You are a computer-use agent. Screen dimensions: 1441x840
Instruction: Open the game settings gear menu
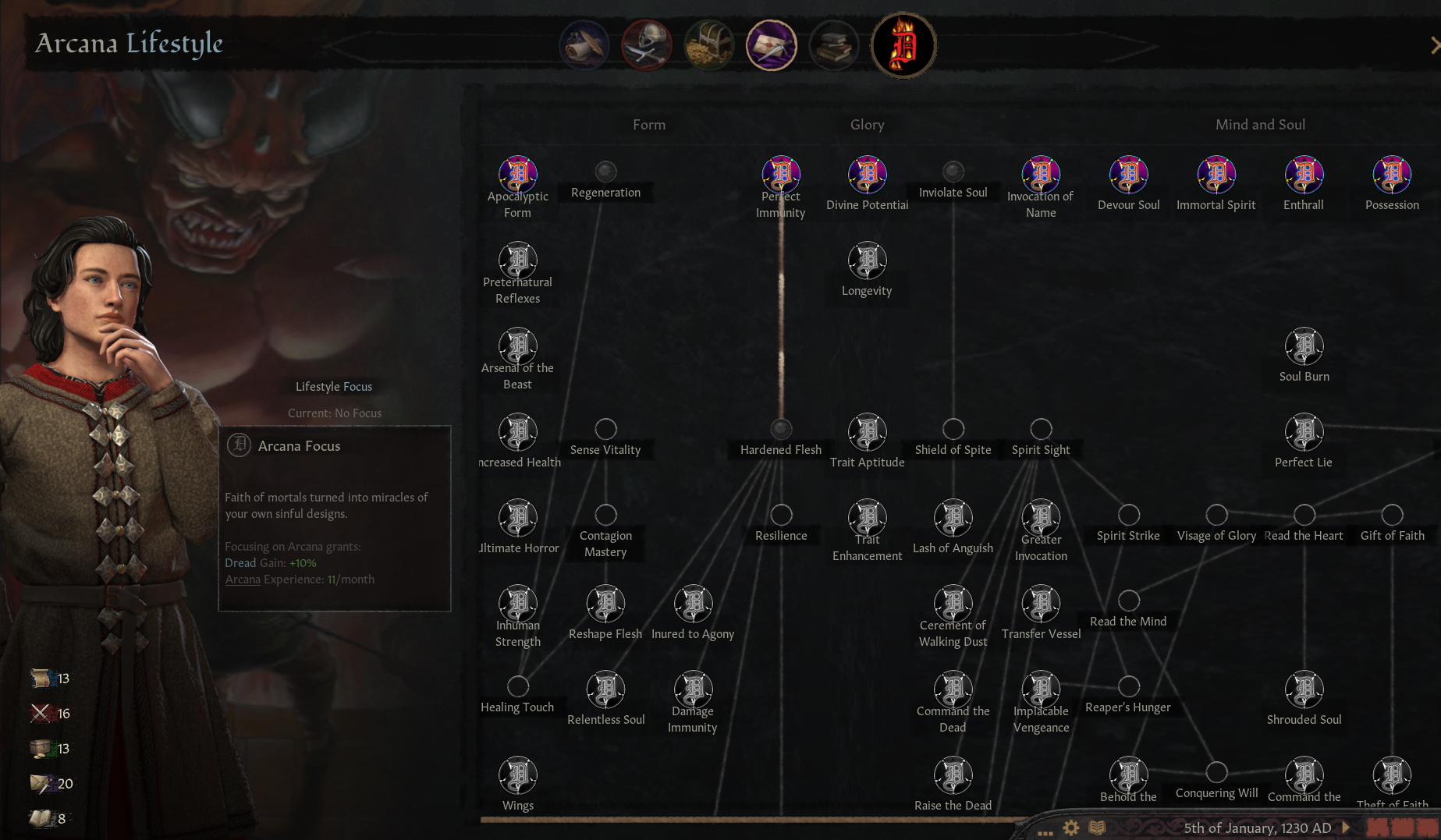(1071, 828)
